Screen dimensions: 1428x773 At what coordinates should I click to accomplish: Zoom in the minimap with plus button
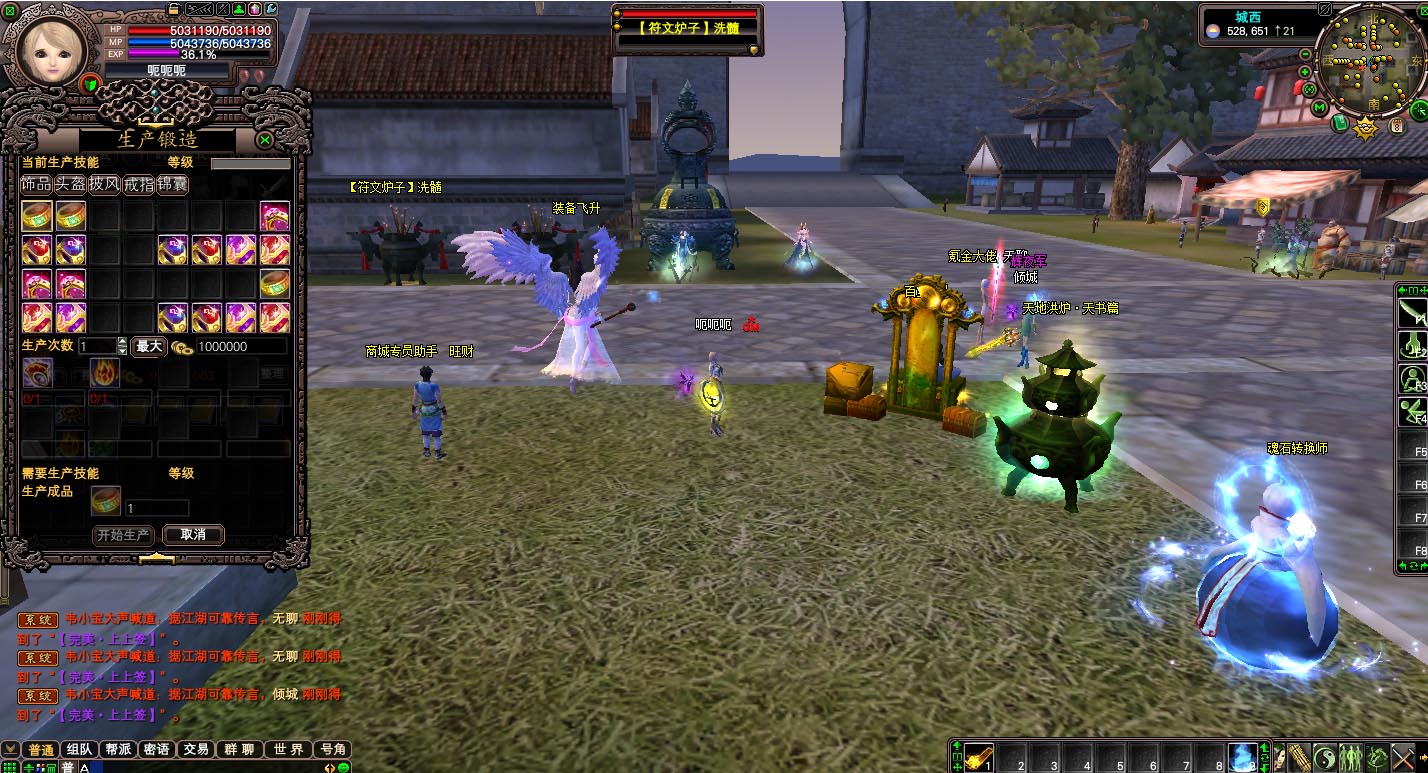click(1306, 72)
